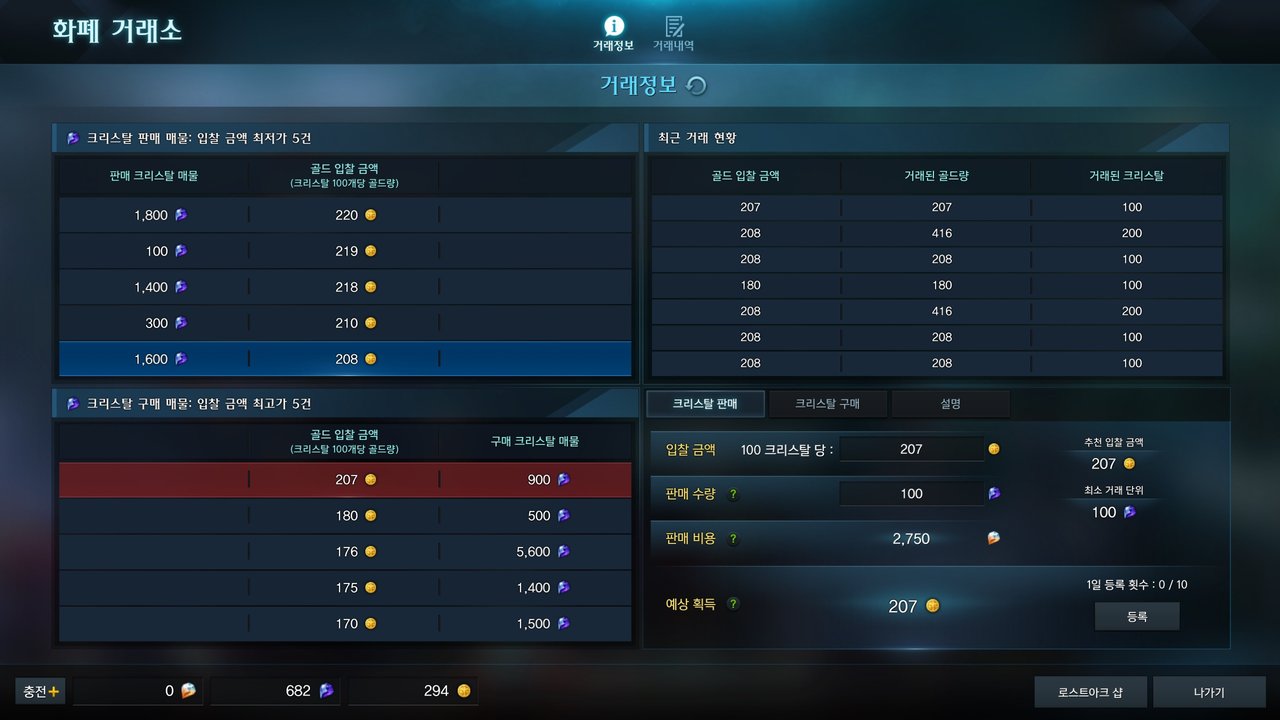Exit the exchange with 나가기

(x=1209, y=692)
